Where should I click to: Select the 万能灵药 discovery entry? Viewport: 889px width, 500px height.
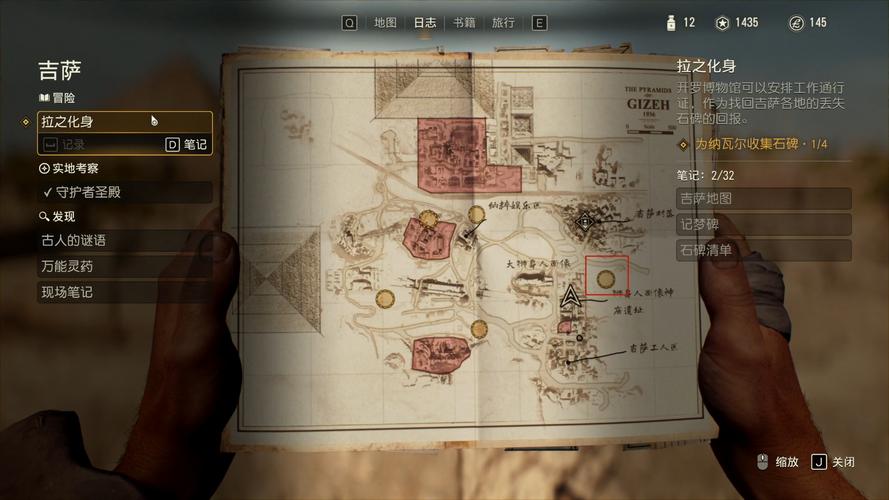125,266
